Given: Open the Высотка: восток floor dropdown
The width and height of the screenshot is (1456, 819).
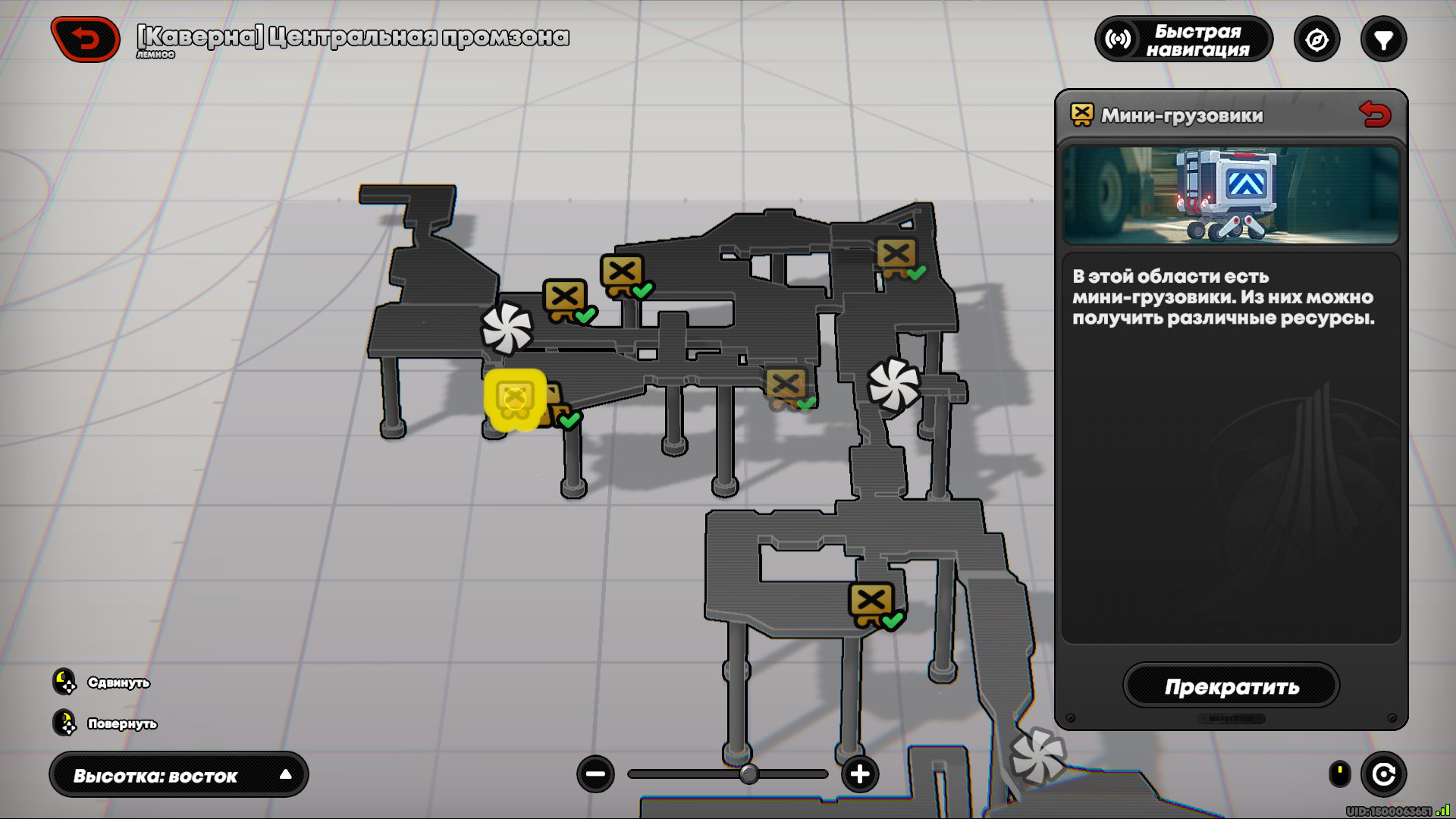Looking at the screenshot, I should click(179, 775).
